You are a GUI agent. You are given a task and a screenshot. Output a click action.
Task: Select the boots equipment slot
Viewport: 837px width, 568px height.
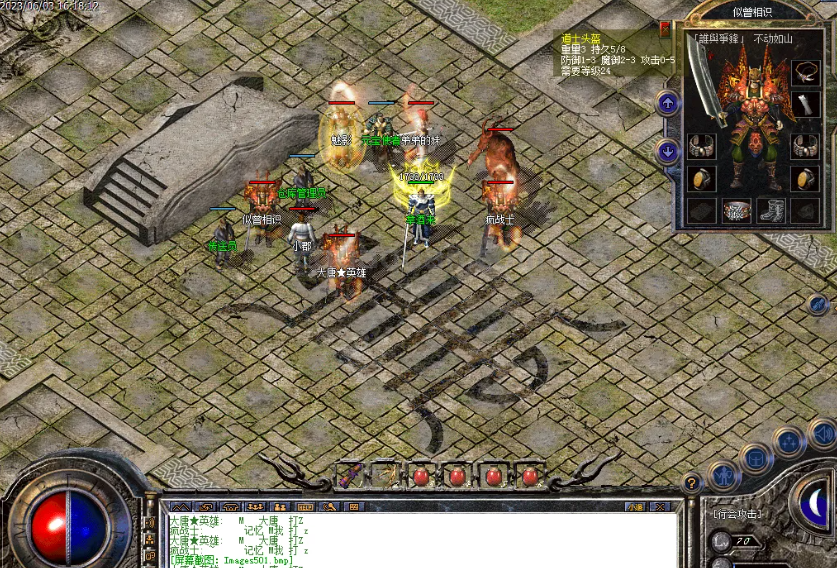pos(771,211)
